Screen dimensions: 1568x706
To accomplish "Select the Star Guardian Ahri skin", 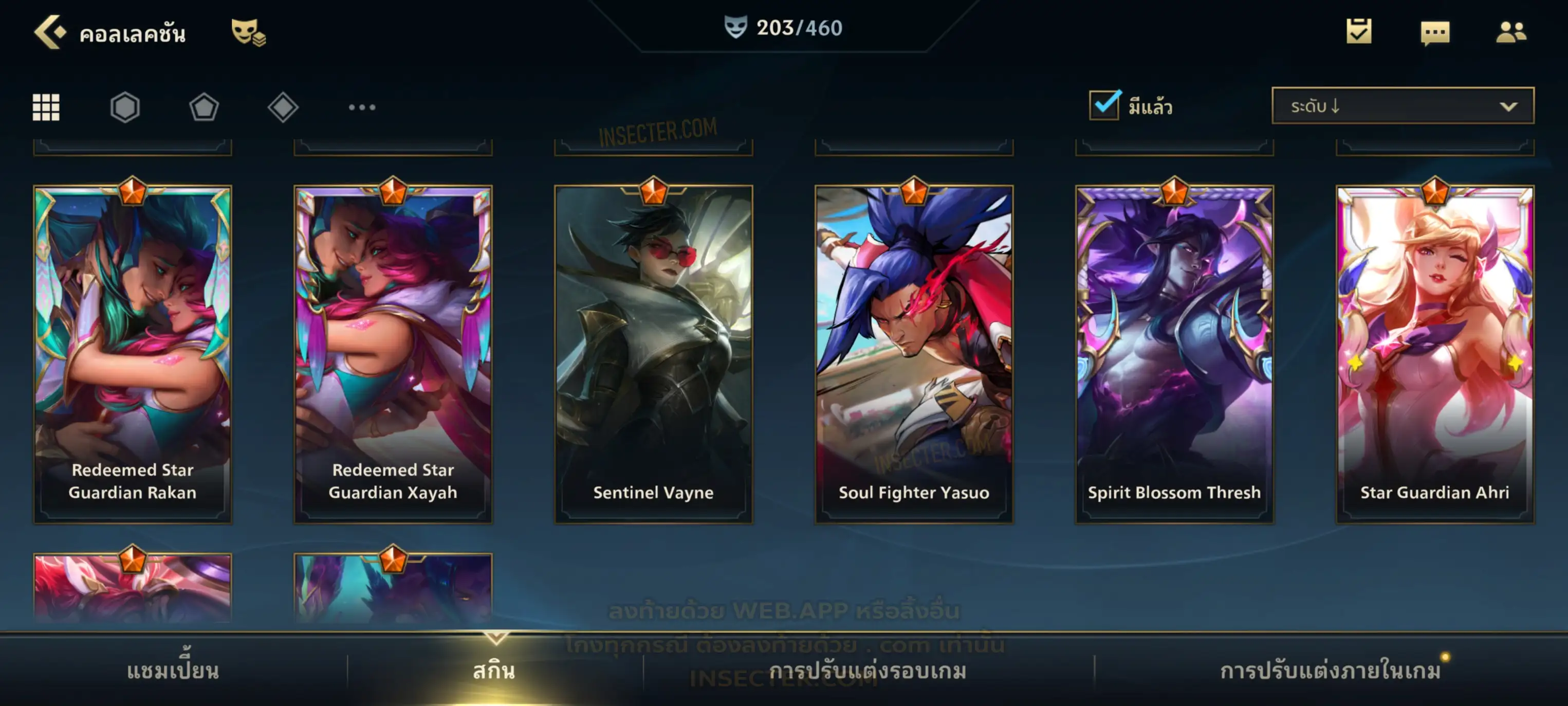I will [x=1435, y=353].
